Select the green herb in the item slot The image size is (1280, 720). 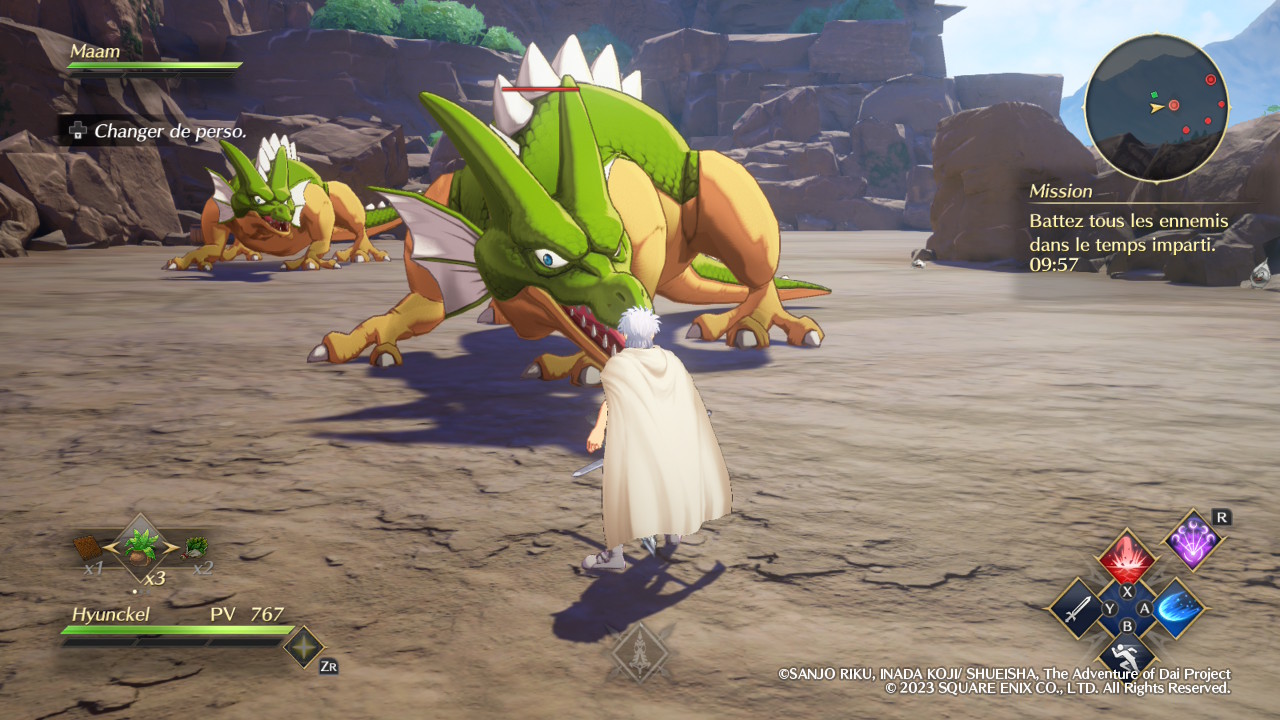pos(141,545)
